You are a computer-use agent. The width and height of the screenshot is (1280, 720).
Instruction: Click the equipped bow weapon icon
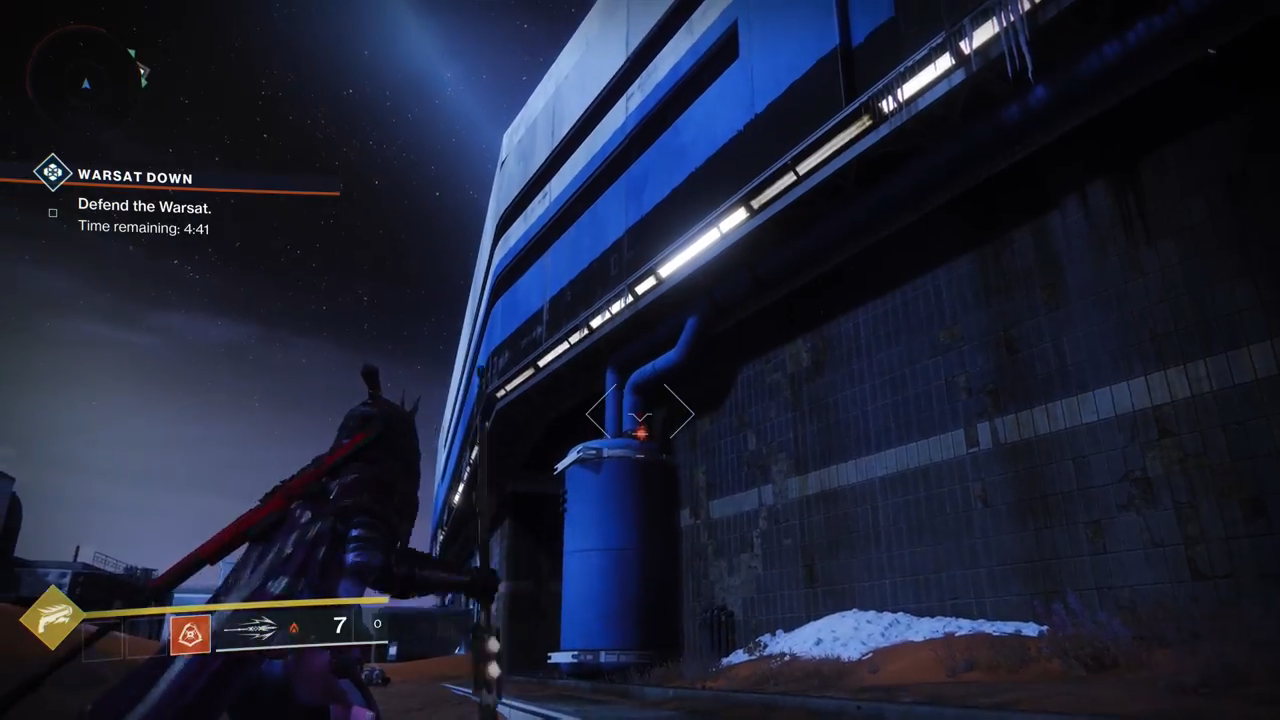(250, 628)
